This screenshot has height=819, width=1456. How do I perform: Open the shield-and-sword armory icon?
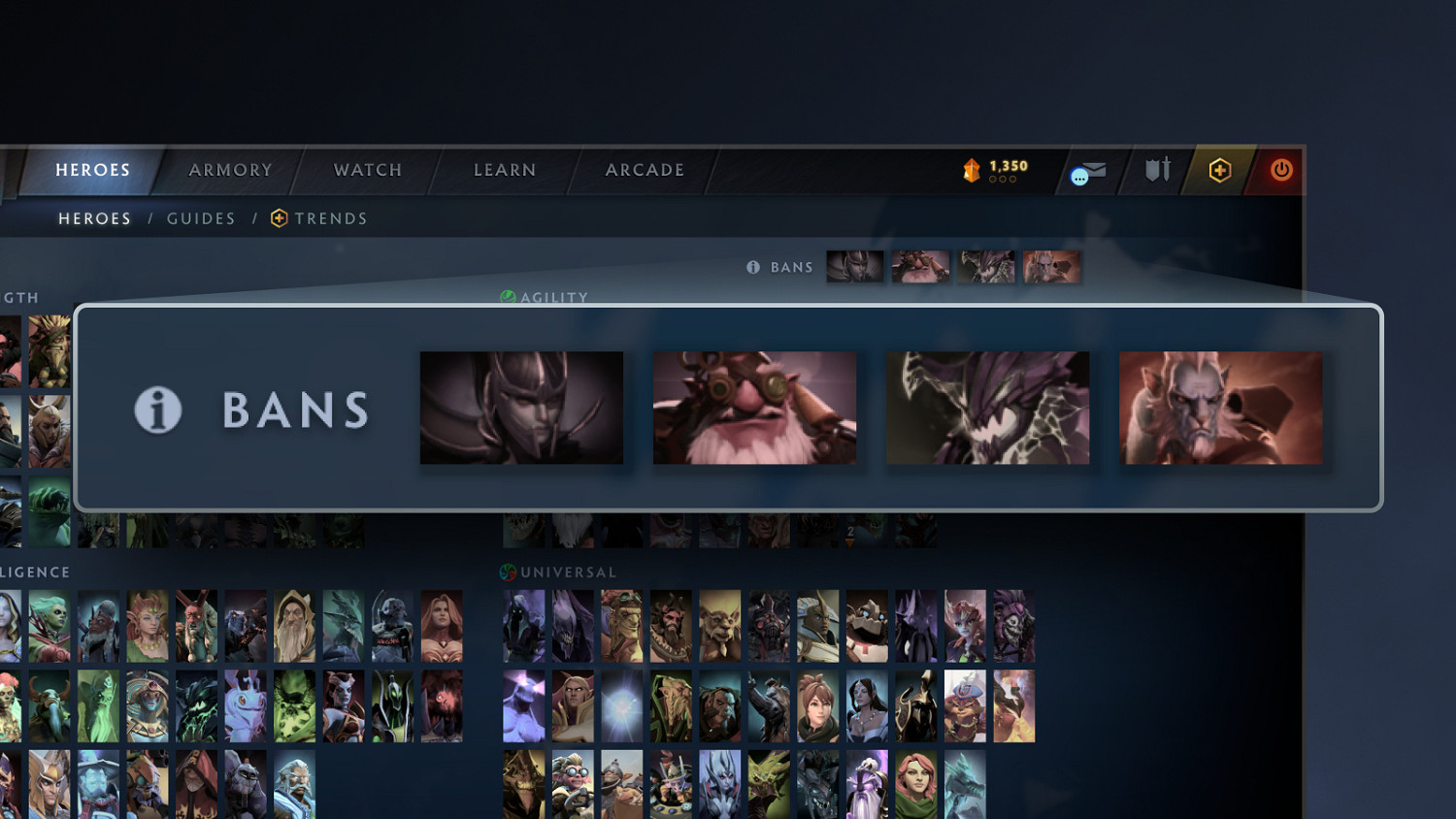tap(1155, 171)
